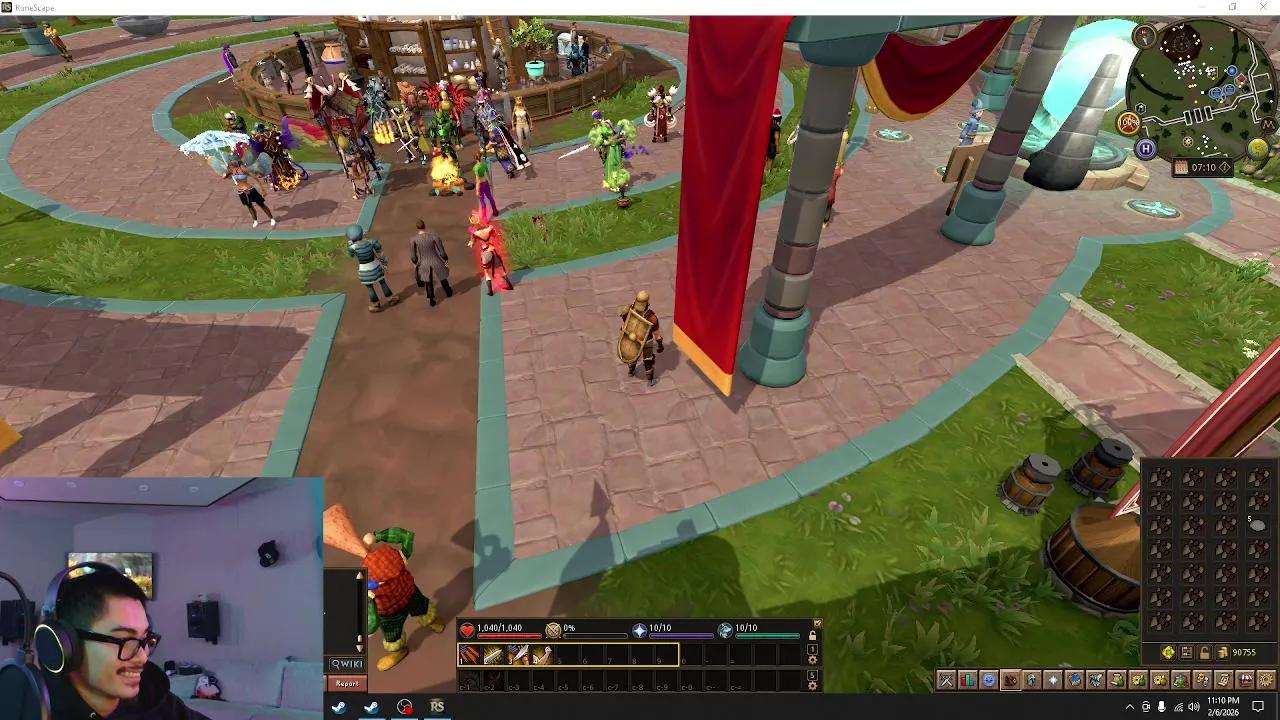Launch Microsoft Edge from the Windows taskbar
This screenshot has width=1280, height=720.
click(371, 707)
